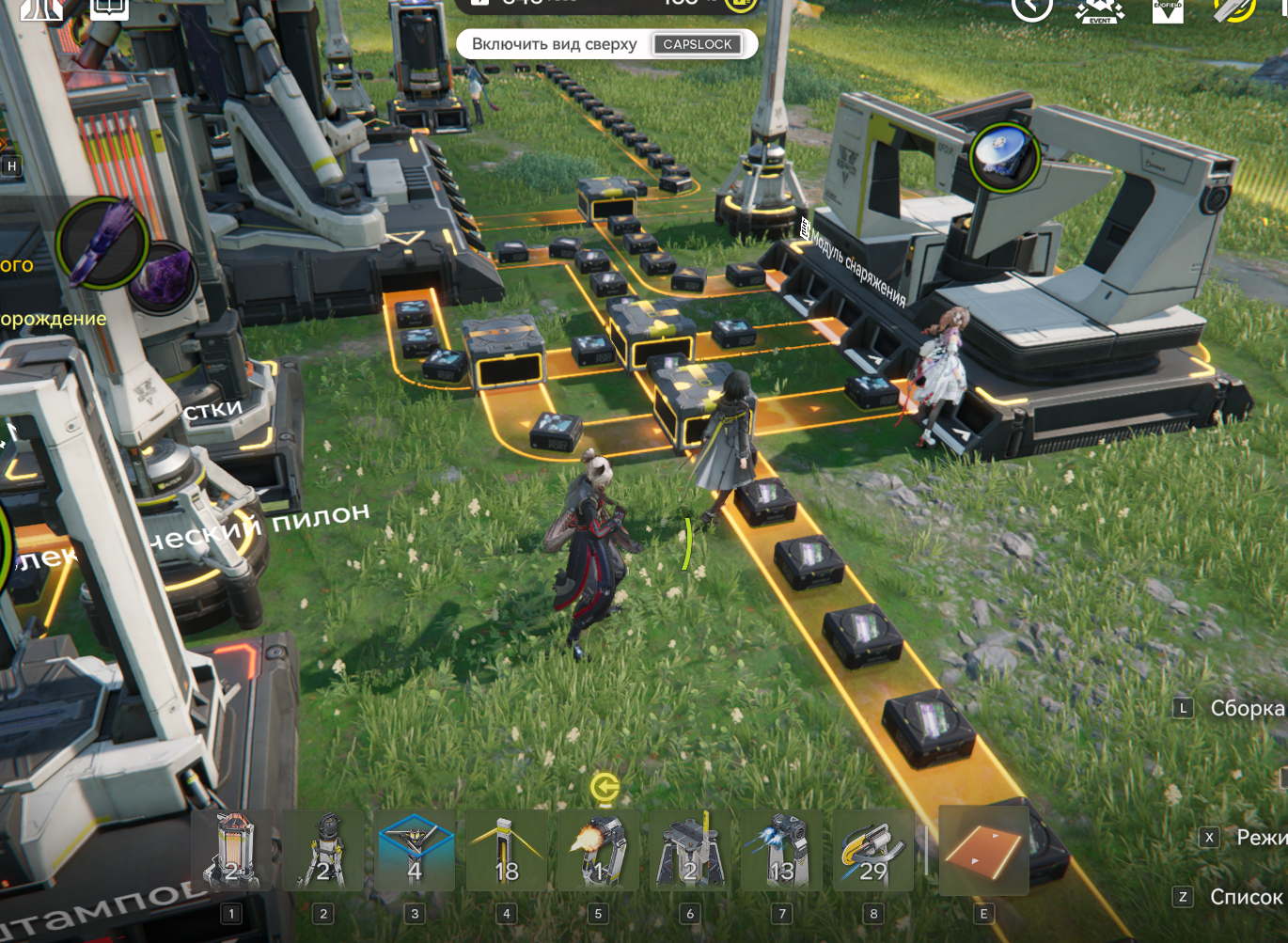Select the orange-core tower hotbar slot

(x=232, y=850)
